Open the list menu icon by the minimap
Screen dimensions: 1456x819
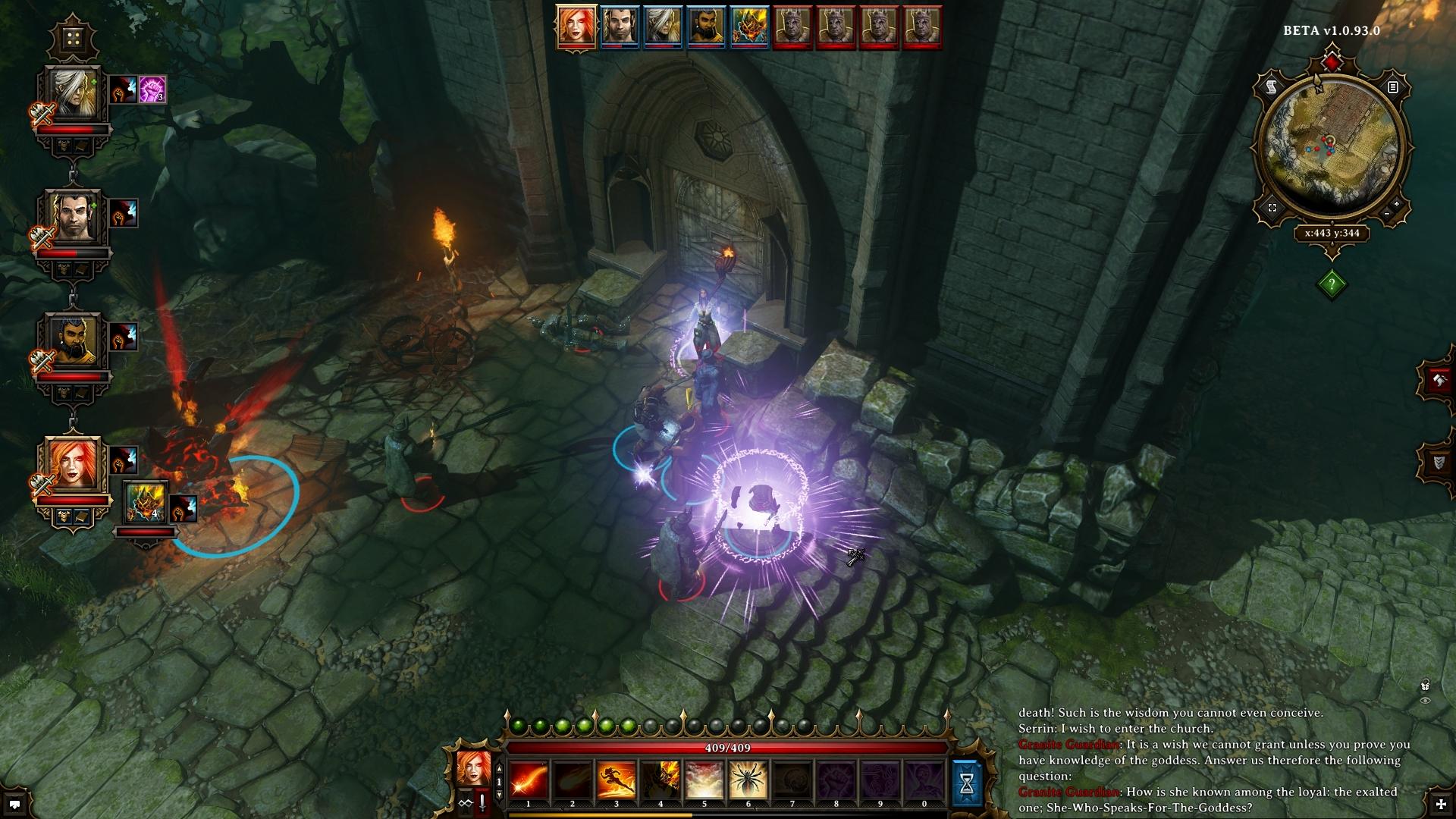pos(1392,88)
